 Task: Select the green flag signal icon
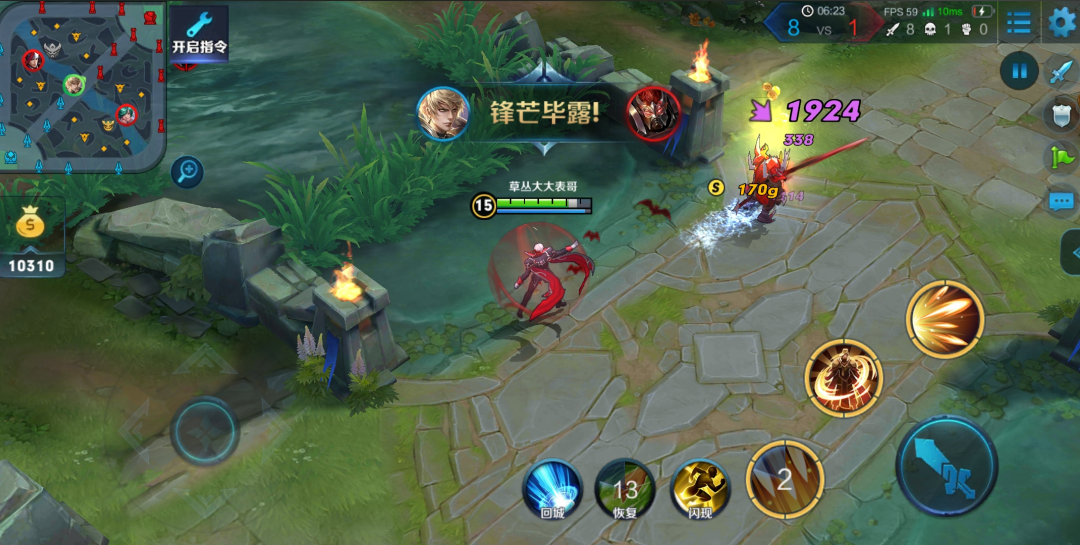[1060, 157]
